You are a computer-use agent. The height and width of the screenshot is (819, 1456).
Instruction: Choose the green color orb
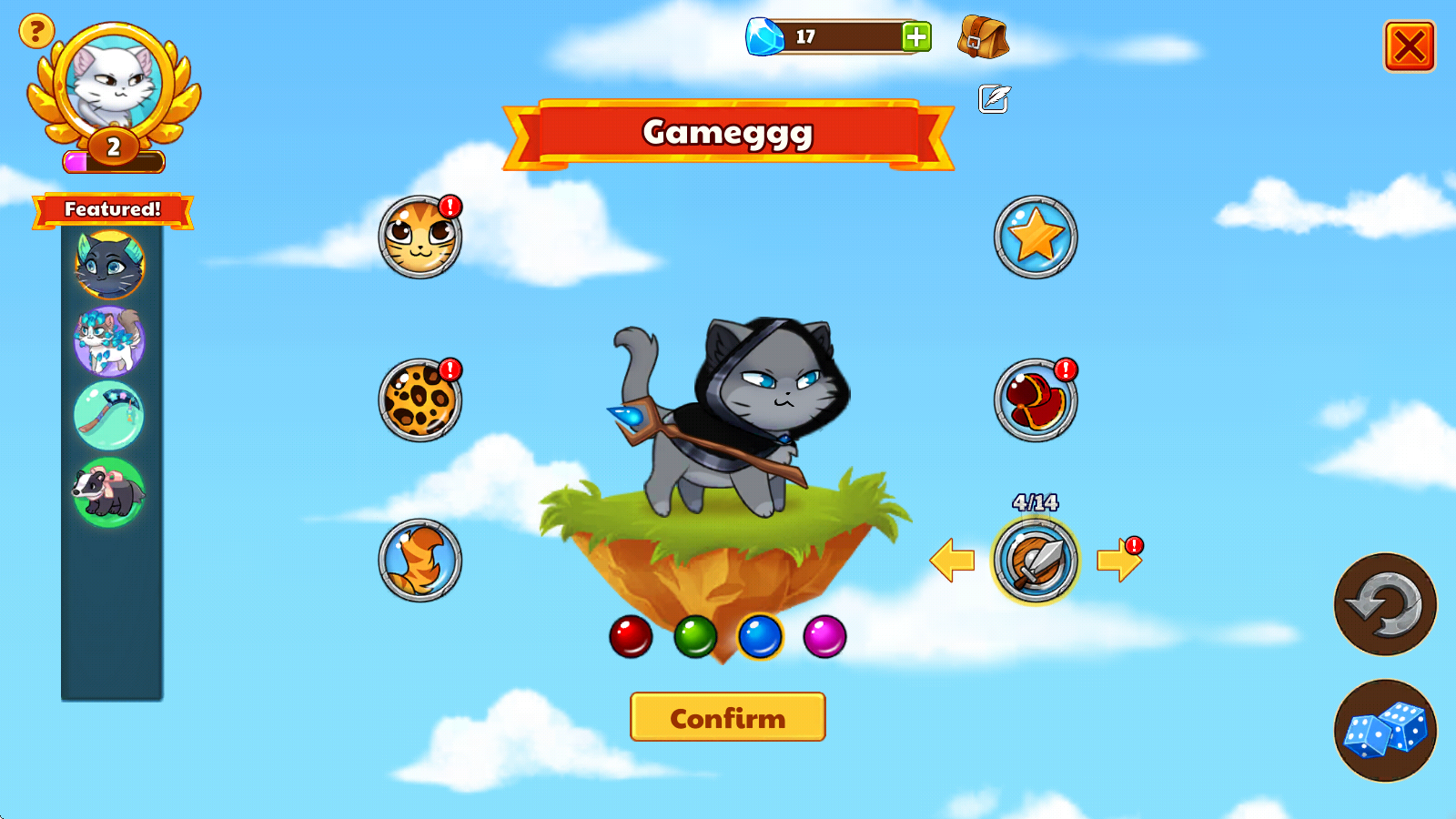695,636
